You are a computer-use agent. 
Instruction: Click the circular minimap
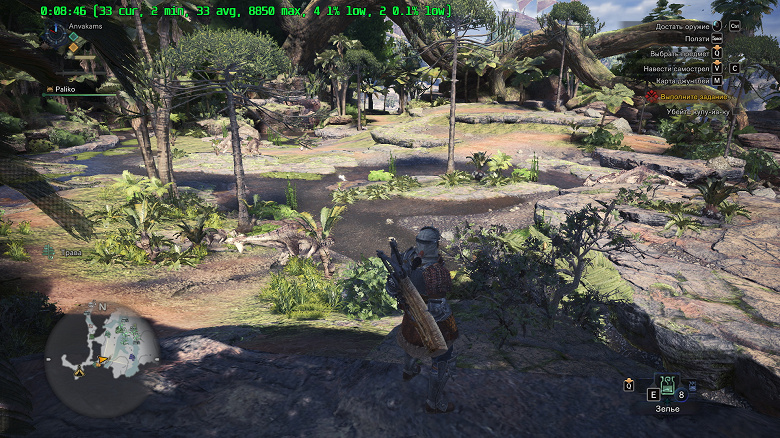102,349
